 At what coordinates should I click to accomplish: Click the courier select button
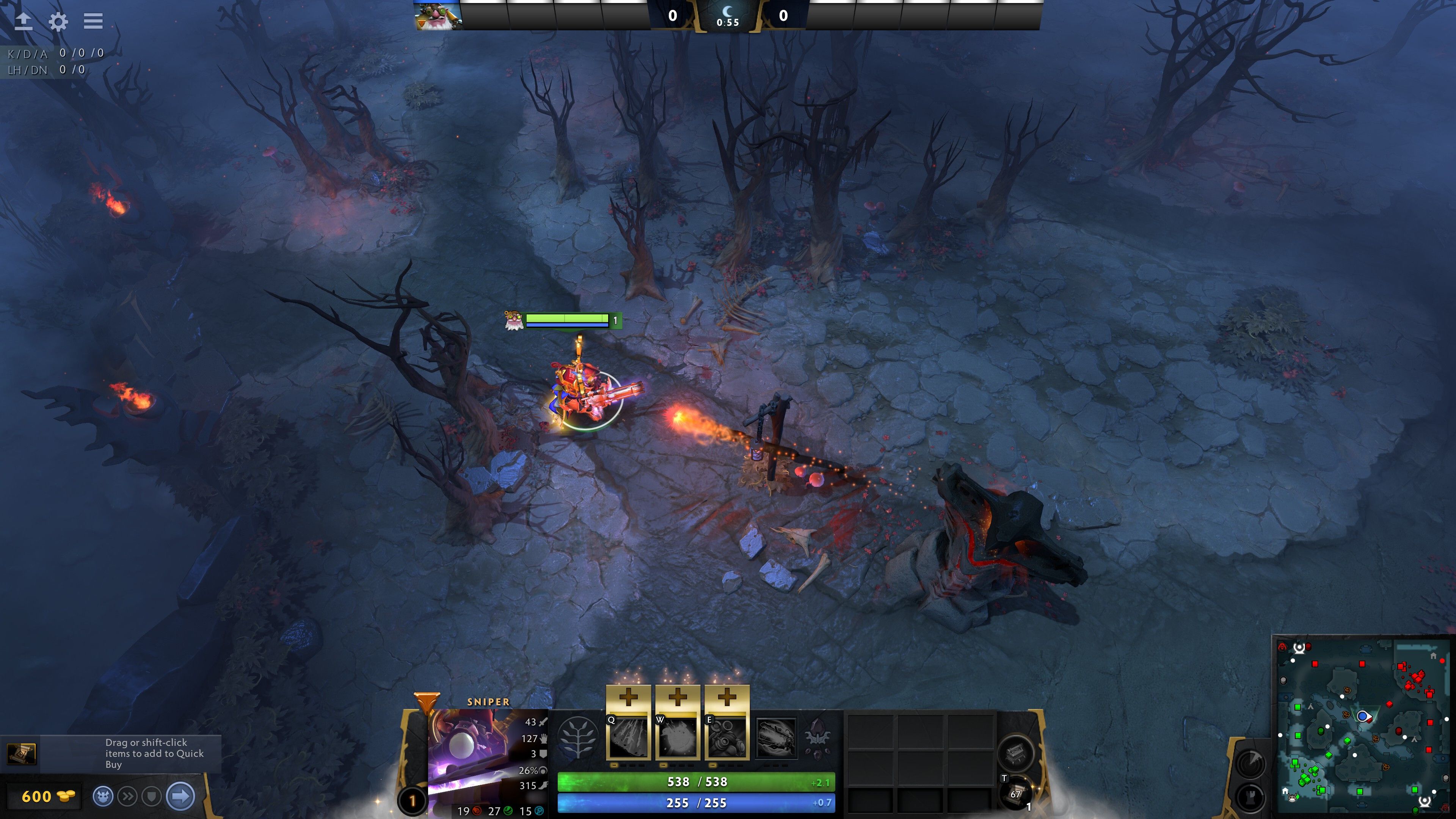103,796
